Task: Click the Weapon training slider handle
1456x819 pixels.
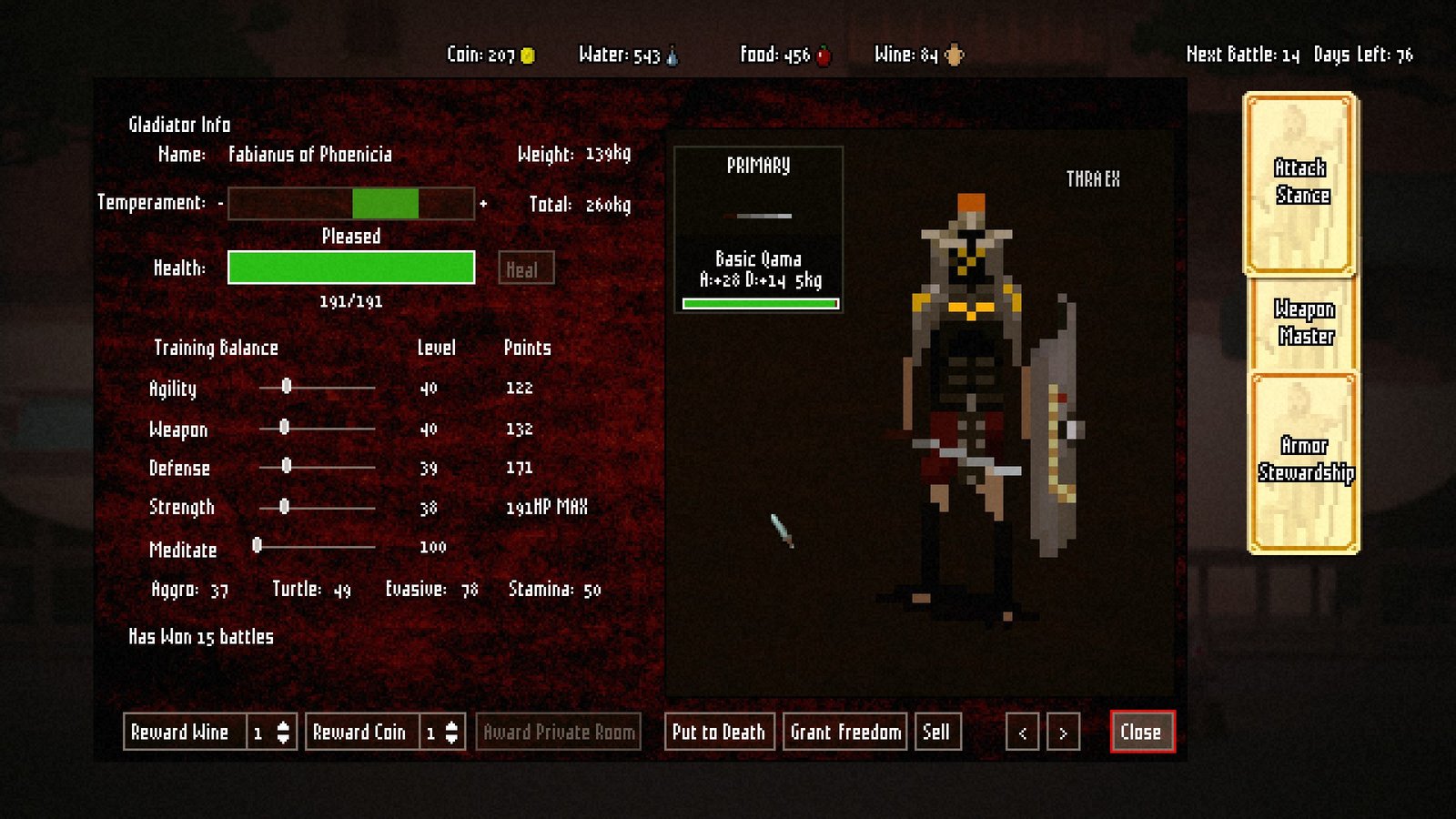Action: [x=285, y=427]
